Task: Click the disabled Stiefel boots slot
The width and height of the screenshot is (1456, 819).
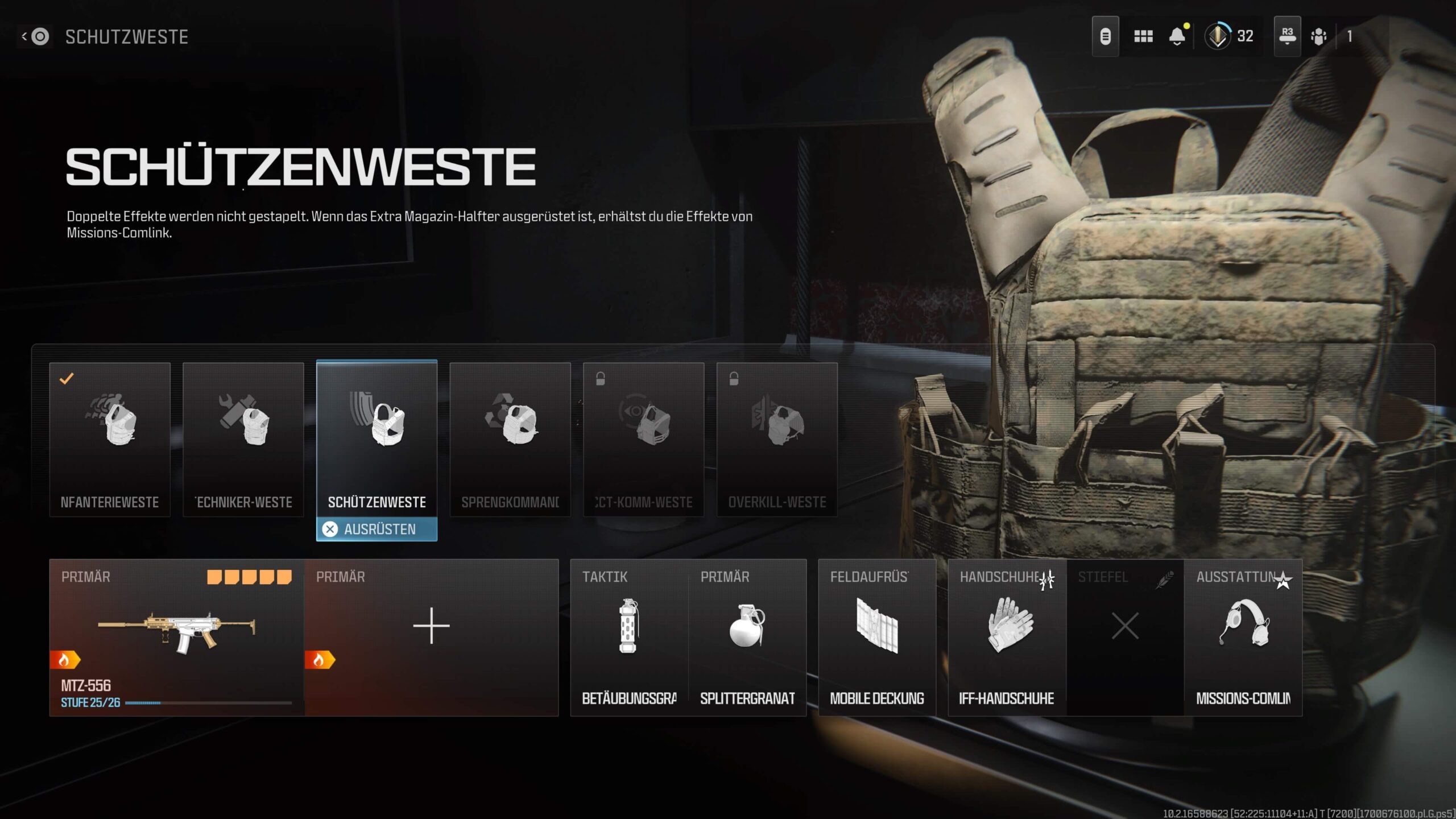Action: [1125, 637]
